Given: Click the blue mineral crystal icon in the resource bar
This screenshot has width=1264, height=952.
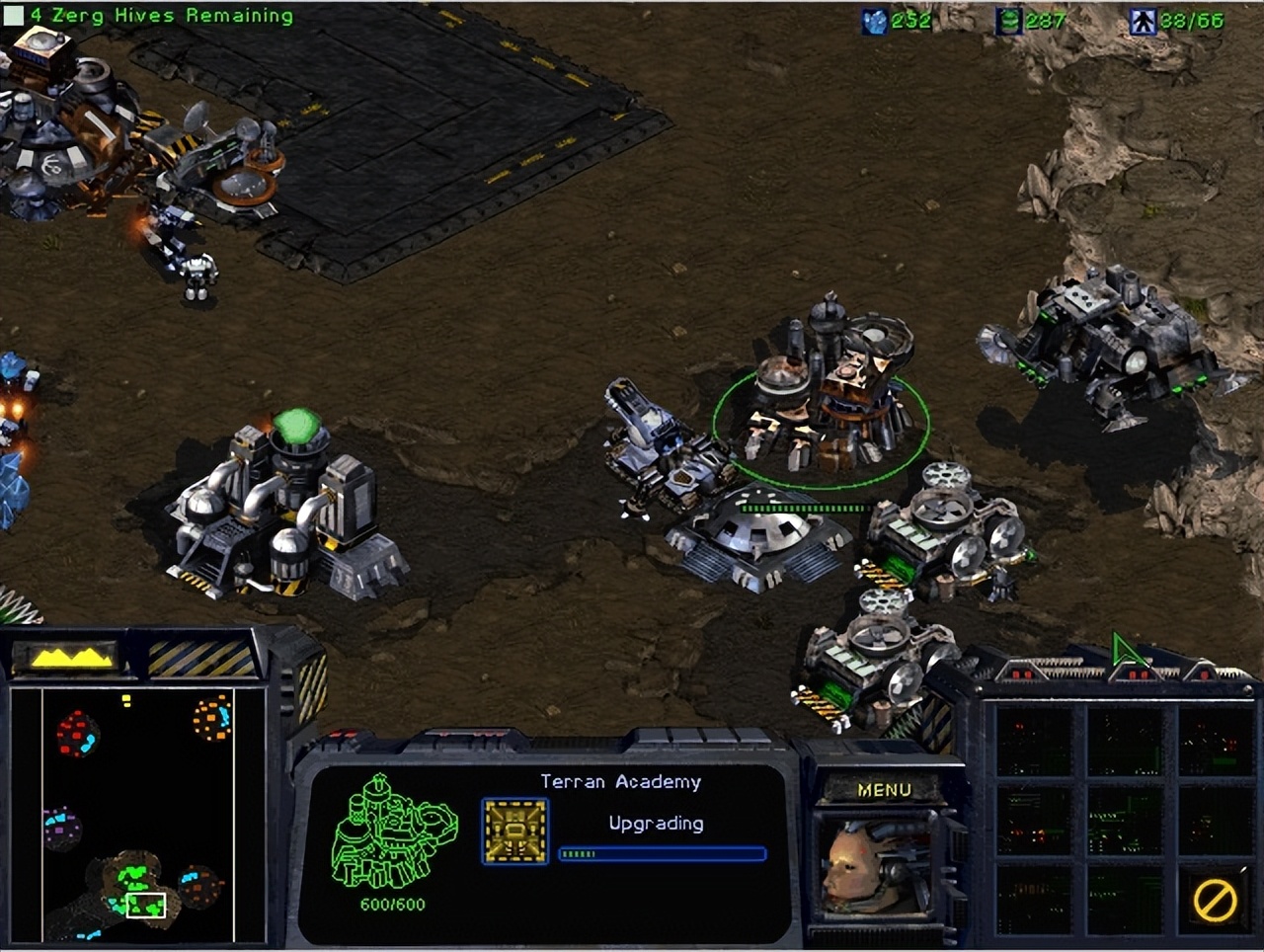Looking at the screenshot, I should point(877,20).
